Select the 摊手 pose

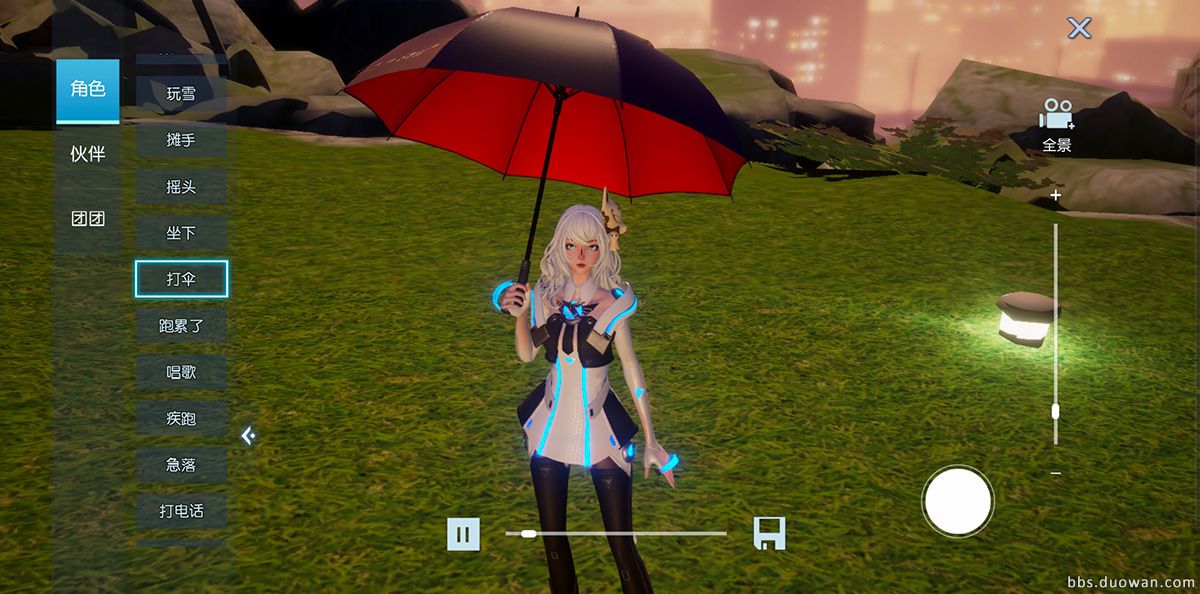pos(181,140)
